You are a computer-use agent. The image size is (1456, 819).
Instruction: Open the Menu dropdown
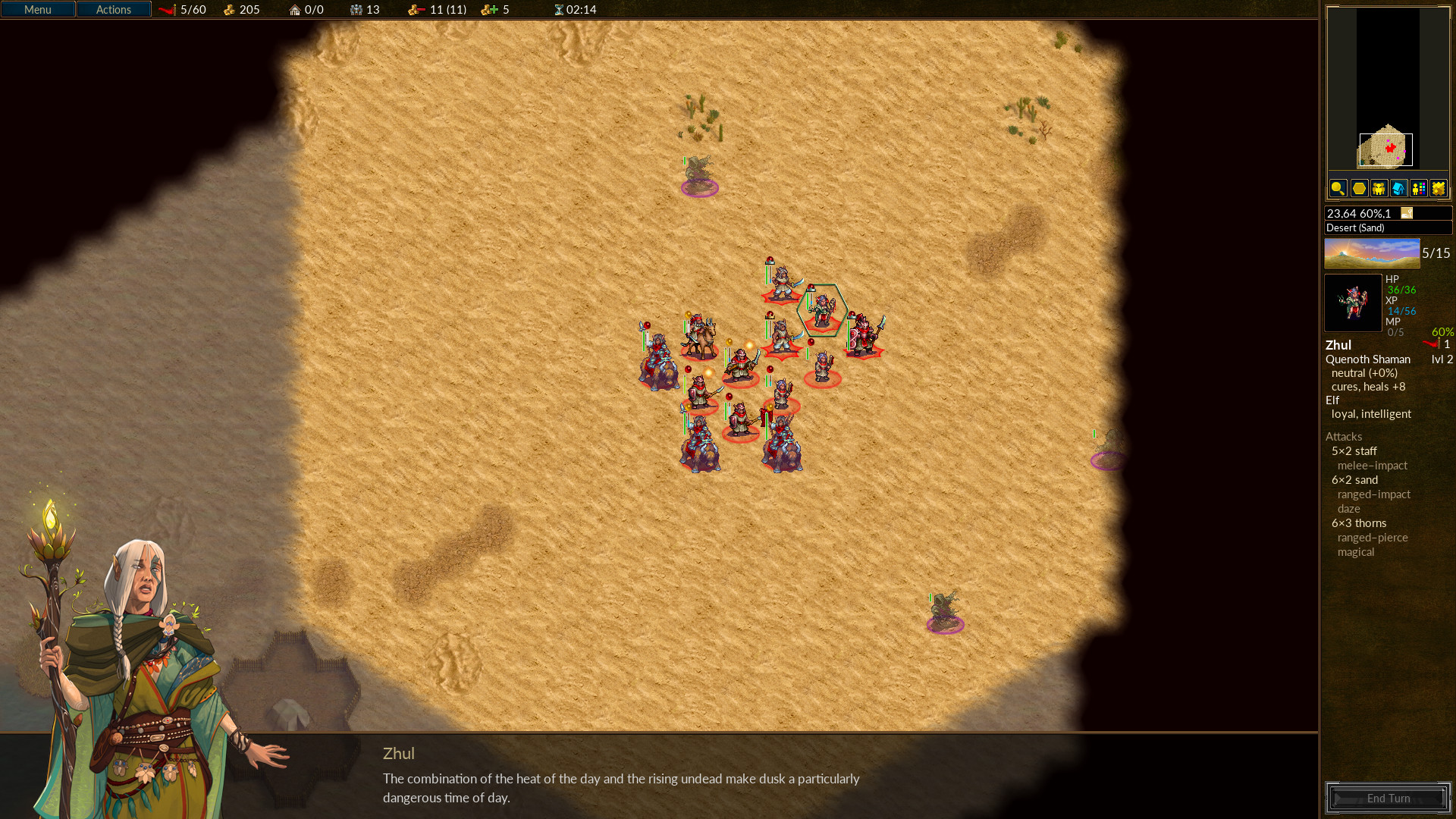38,10
